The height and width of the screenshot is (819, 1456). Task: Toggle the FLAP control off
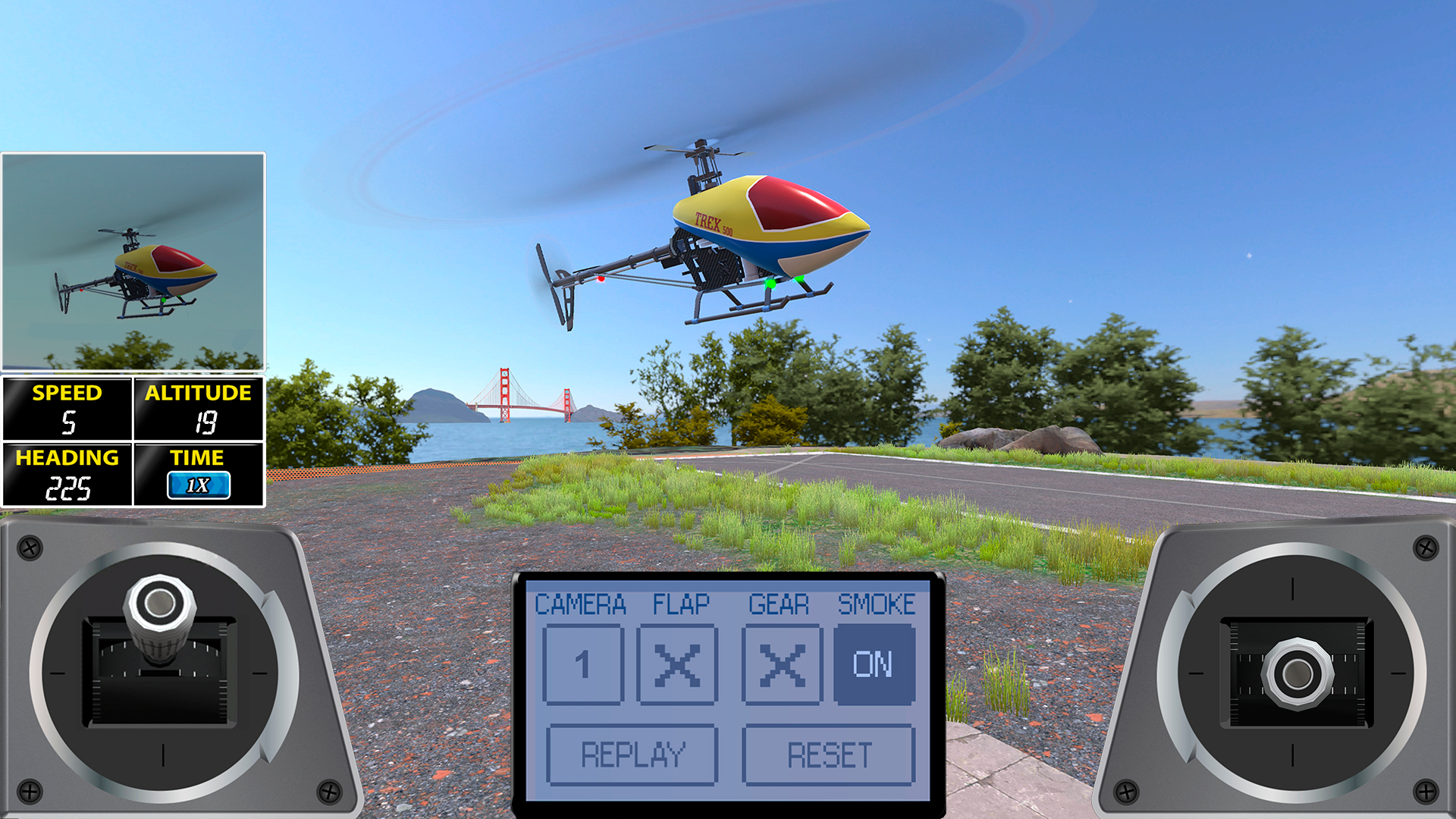pyautogui.click(x=678, y=665)
